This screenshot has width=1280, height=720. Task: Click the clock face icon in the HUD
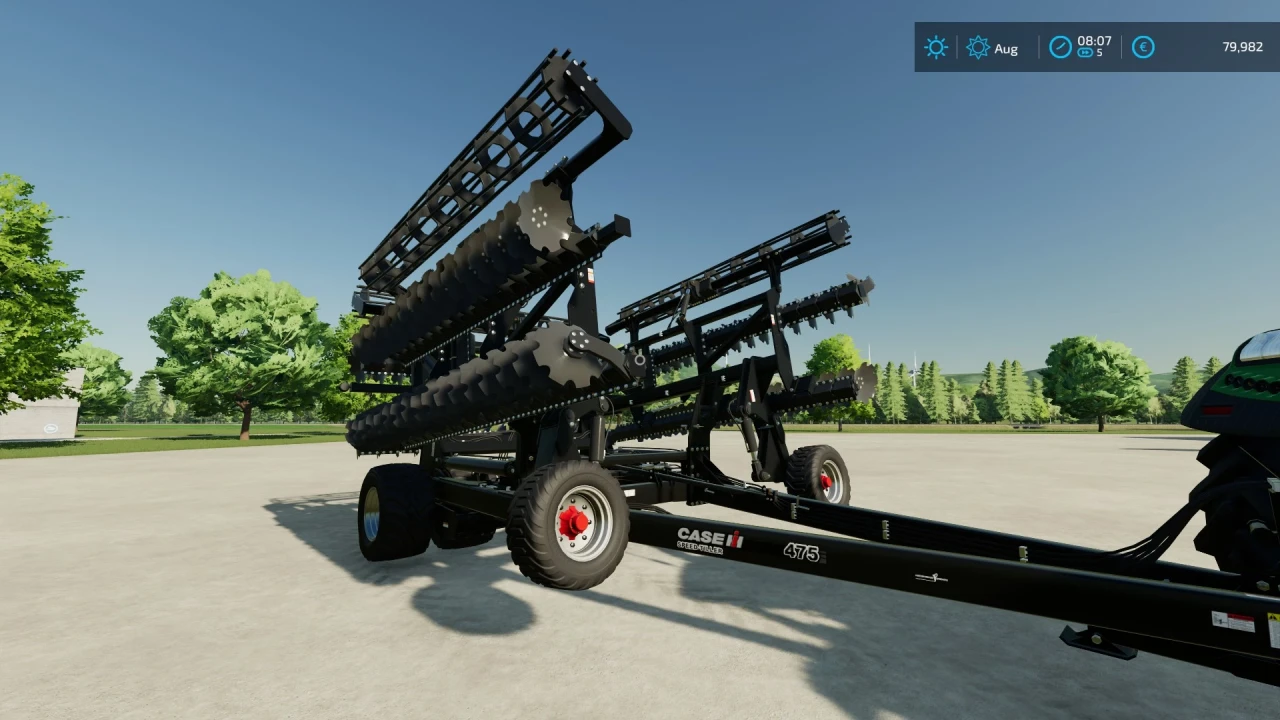pos(1060,46)
